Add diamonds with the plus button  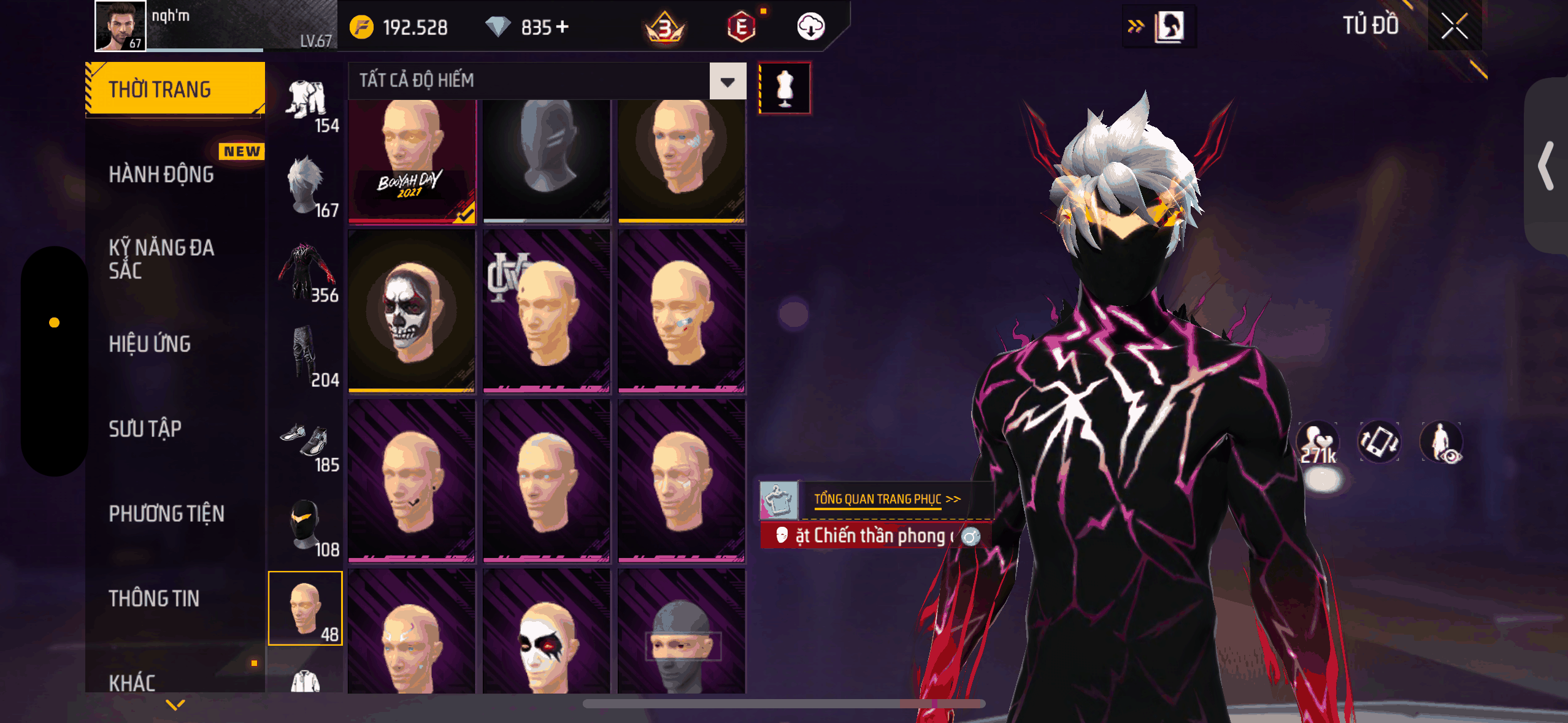(x=562, y=27)
